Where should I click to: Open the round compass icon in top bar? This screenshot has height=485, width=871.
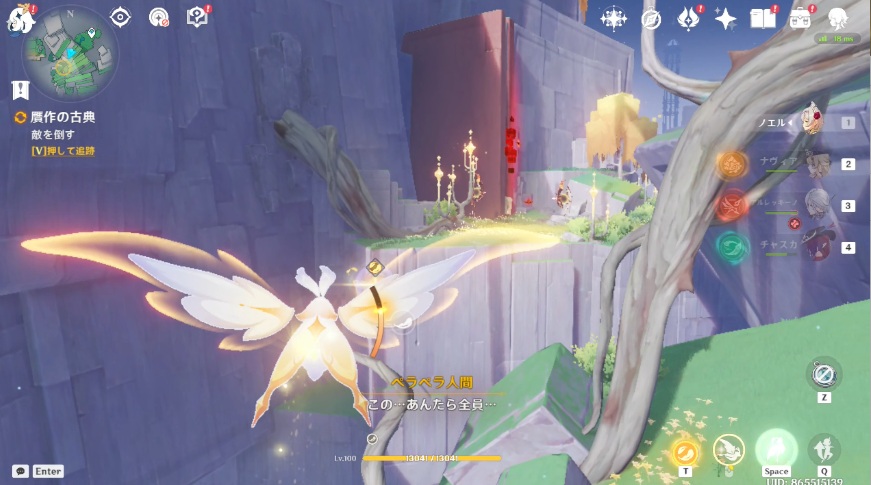point(651,18)
